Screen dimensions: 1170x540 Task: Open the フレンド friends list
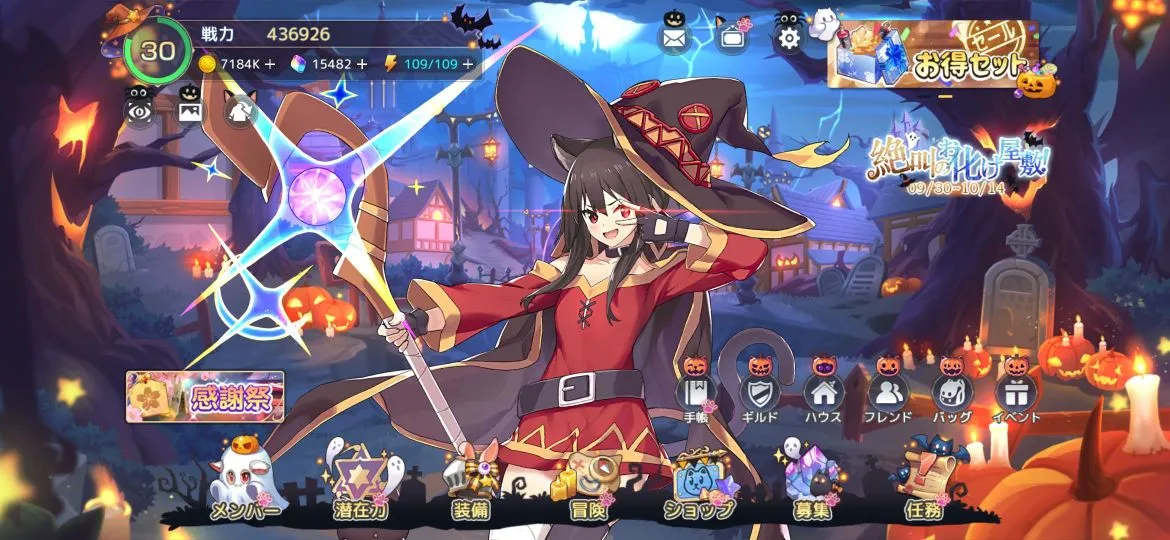click(887, 393)
